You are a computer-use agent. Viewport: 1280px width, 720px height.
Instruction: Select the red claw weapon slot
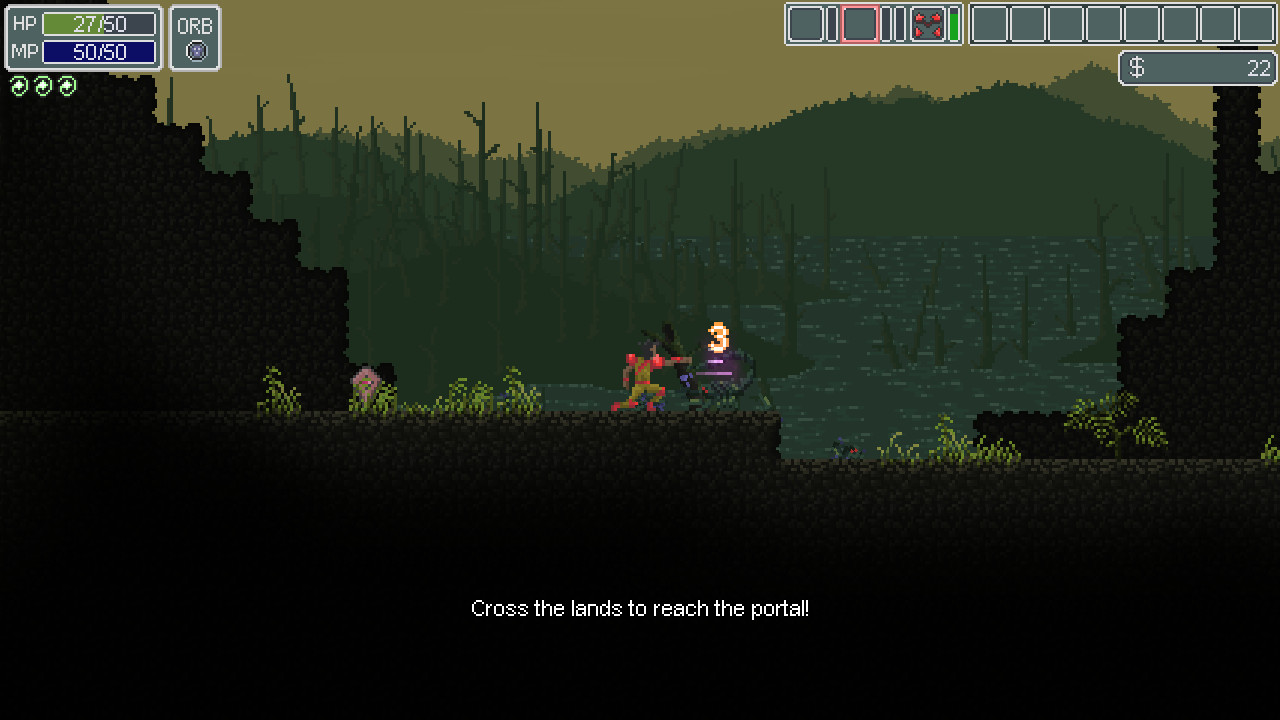click(x=928, y=24)
